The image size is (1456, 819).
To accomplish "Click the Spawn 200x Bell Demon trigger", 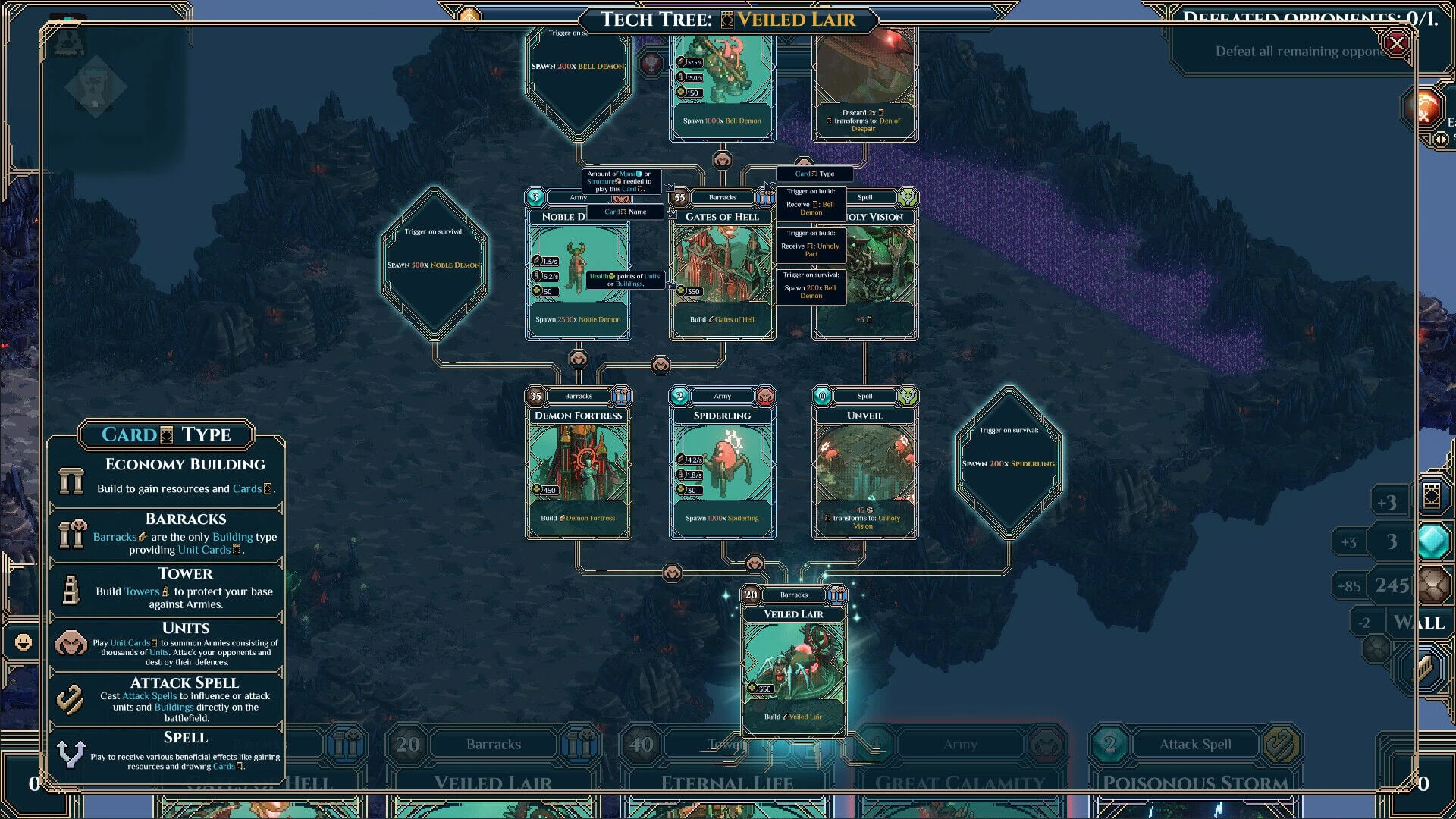I will (578, 76).
